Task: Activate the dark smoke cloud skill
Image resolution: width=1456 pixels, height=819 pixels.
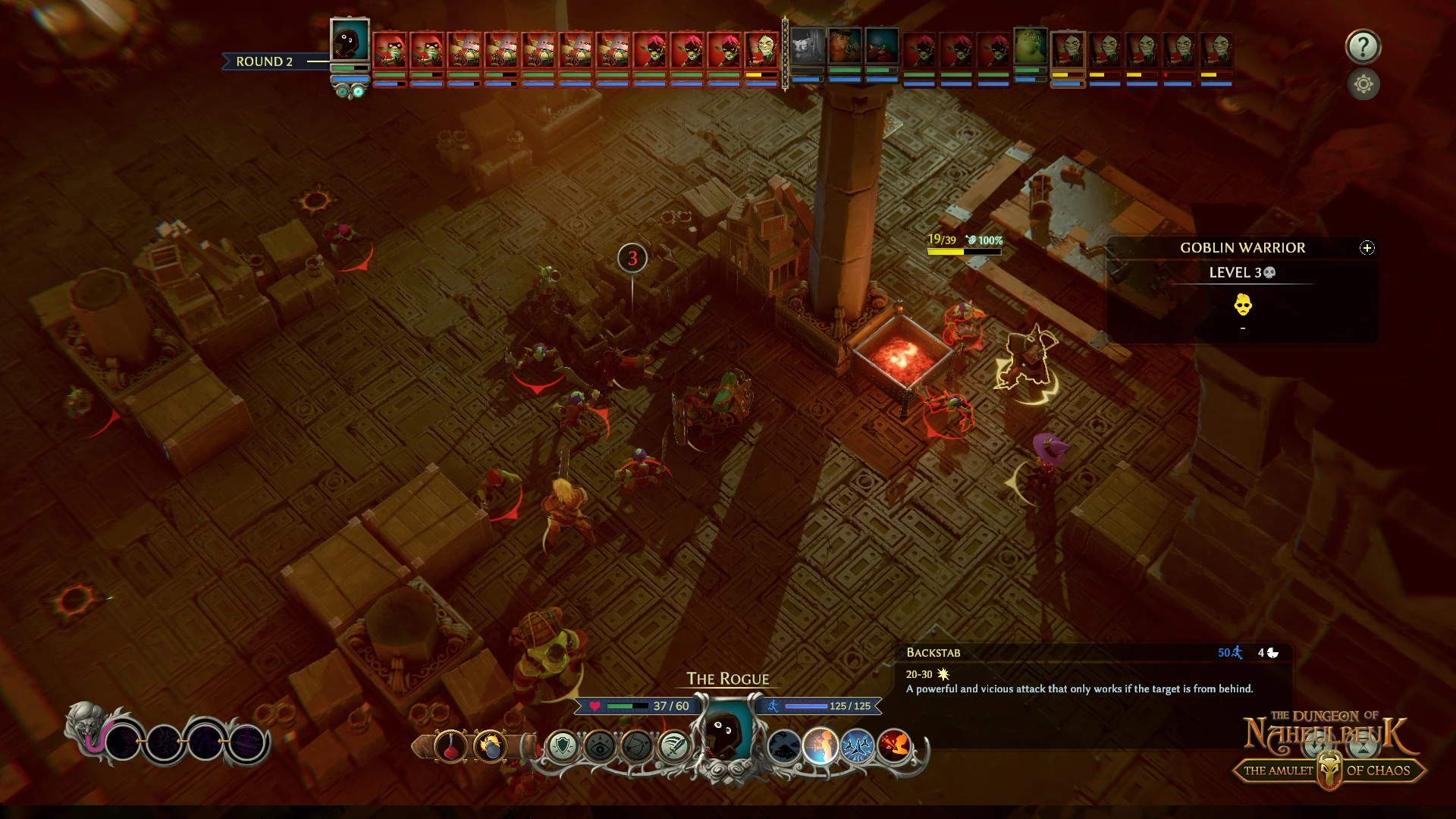Action: (784, 746)
